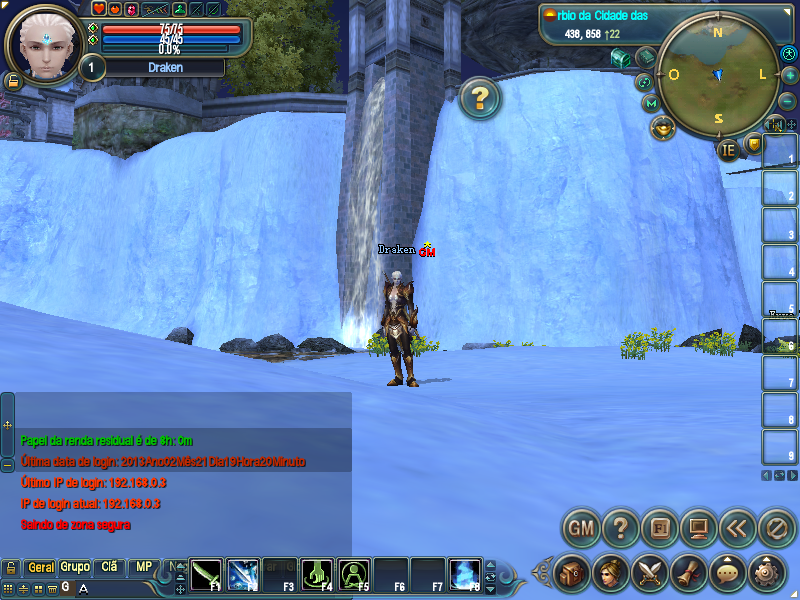
Task: Open the gold ingot shop button
Action: click(x=661, y=127)
